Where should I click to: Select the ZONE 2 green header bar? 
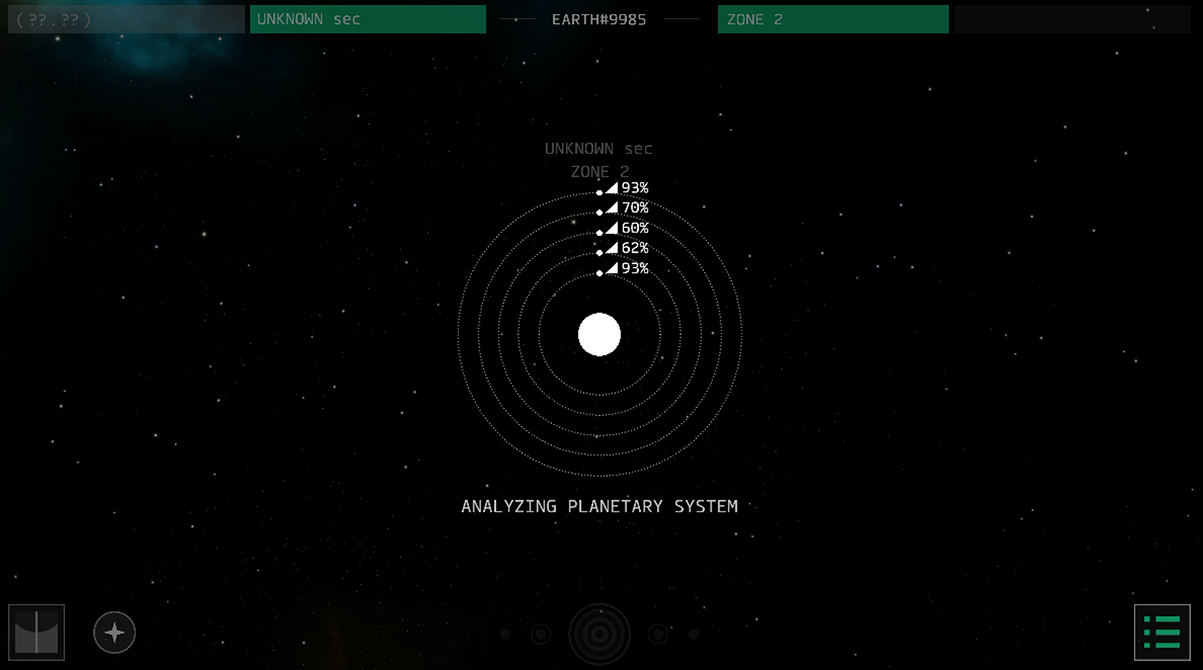pyautogui.click(x=832, y=19)
